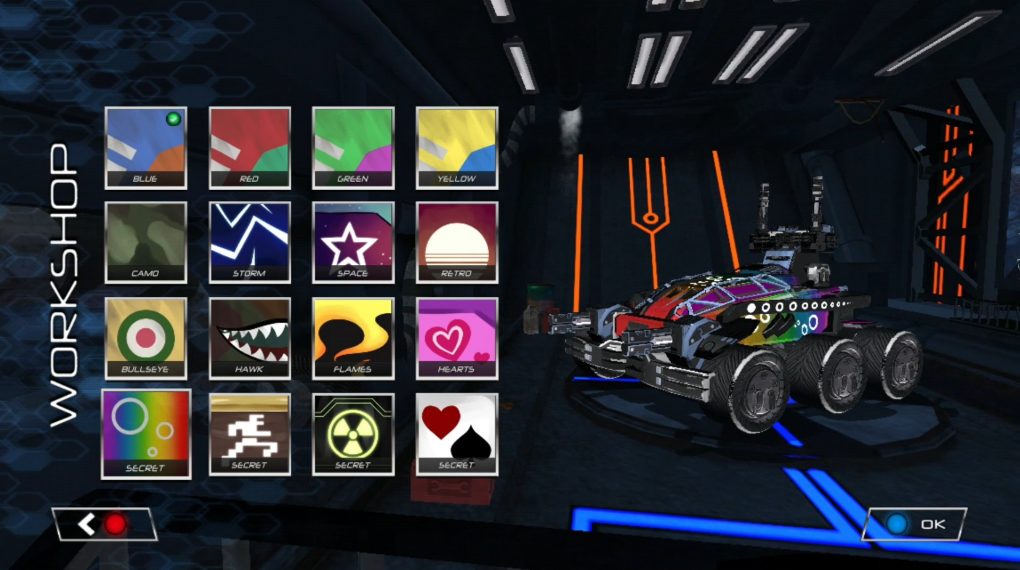Choose the Flames skin
The image size is (1020, 570).
point(353,338)
